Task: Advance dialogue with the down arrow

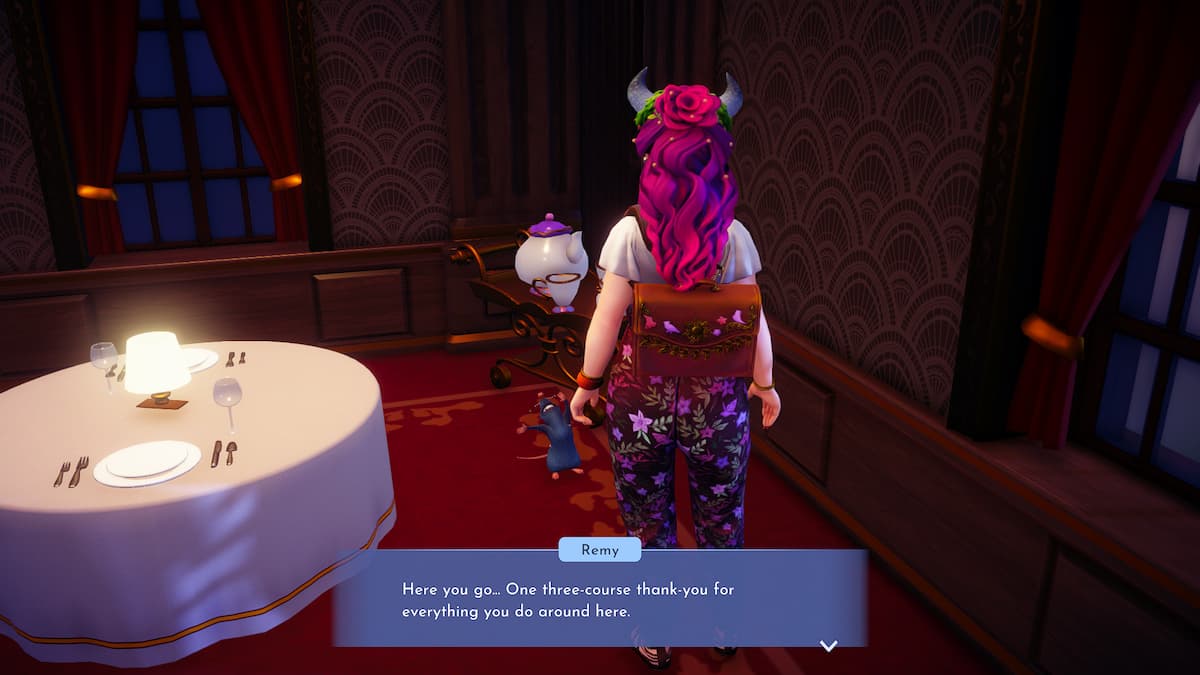Action: [828, 646]
